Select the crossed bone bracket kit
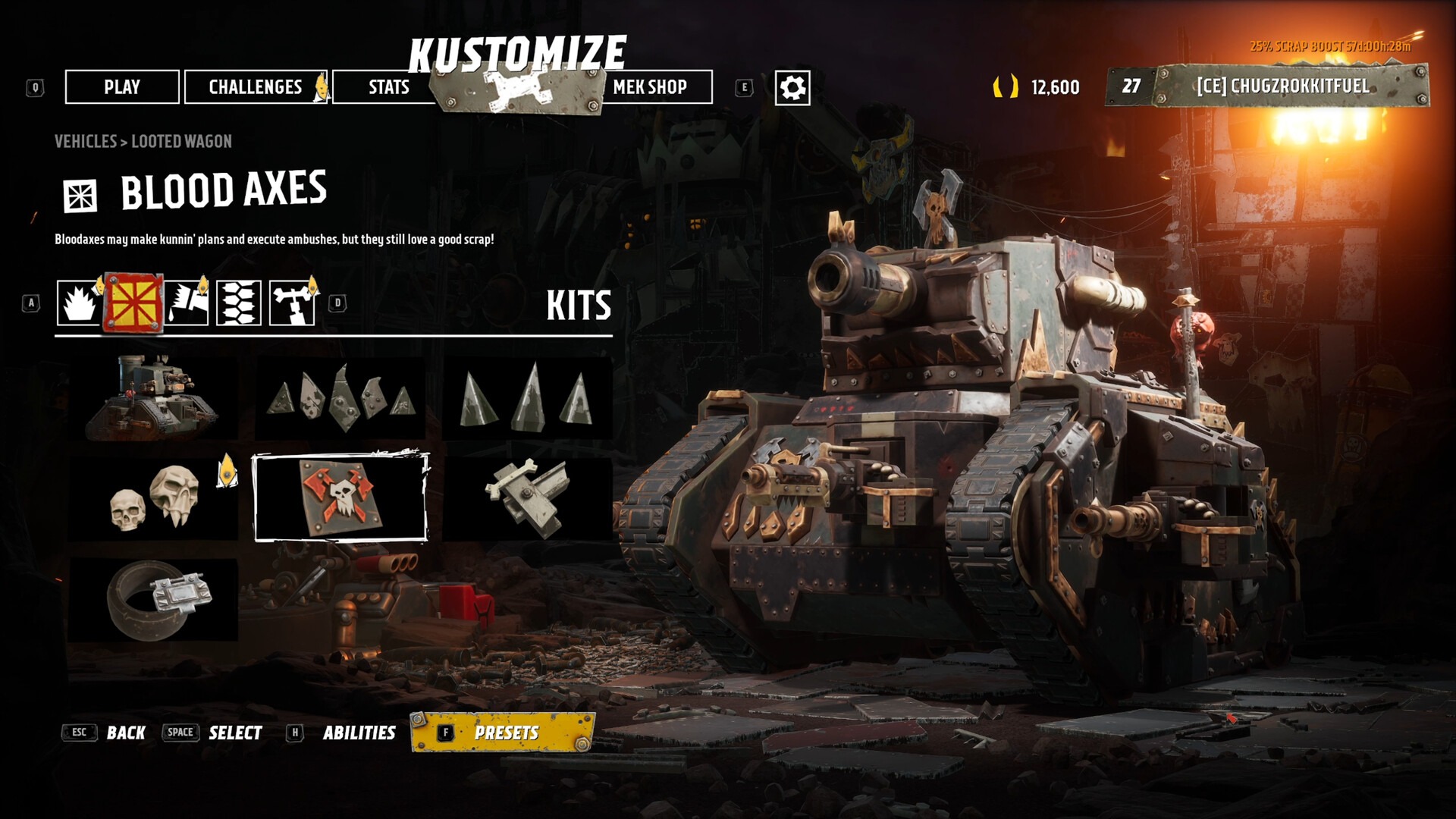The height and width of the screenshot is (819, 1456). coord(527,498)
